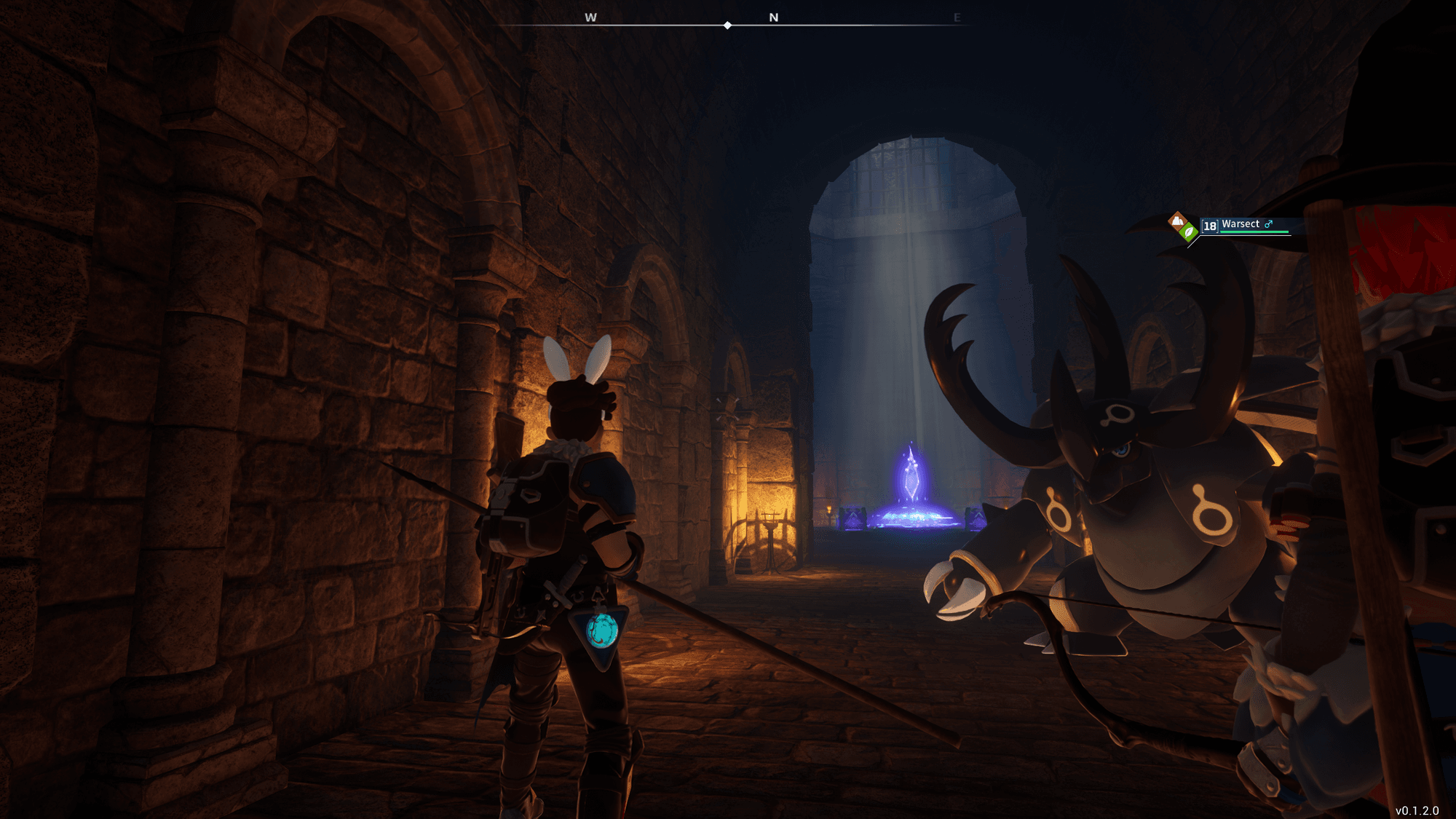Select the green leaf element icon
This screenshot has height=819, width=1456.
coord(1188,232)
